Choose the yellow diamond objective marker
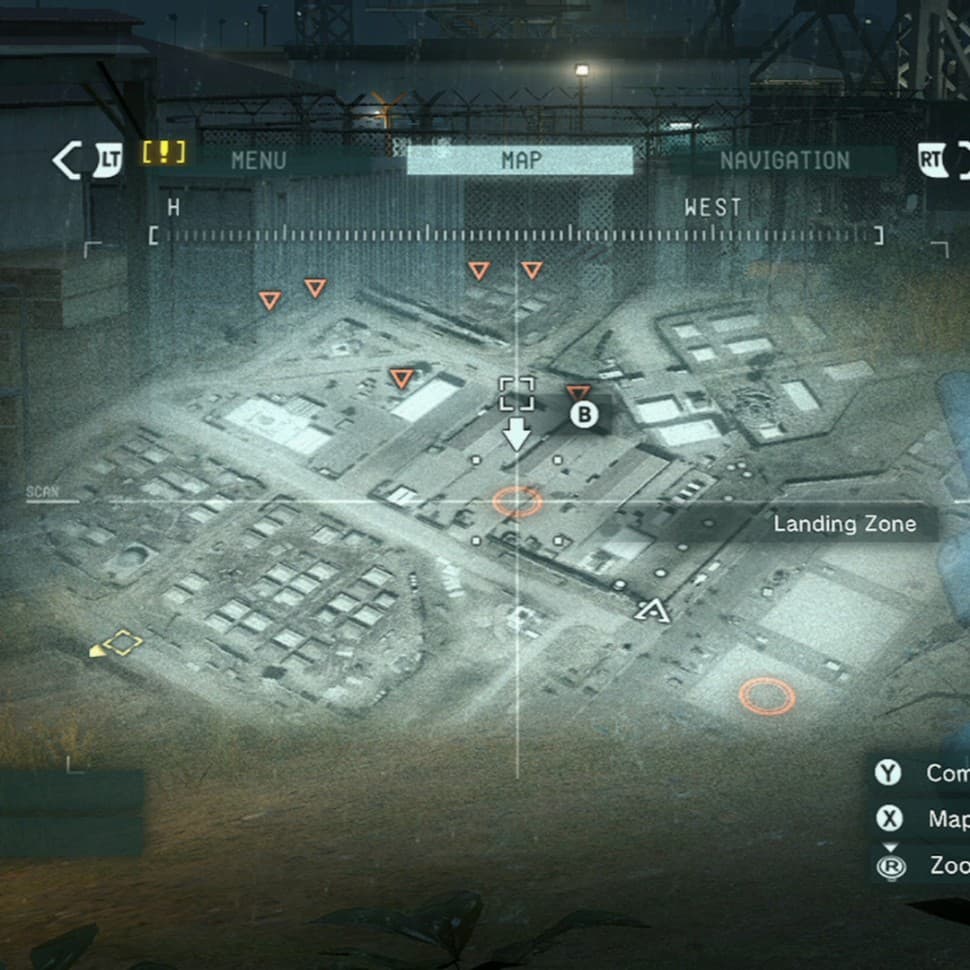 point(122,643)
